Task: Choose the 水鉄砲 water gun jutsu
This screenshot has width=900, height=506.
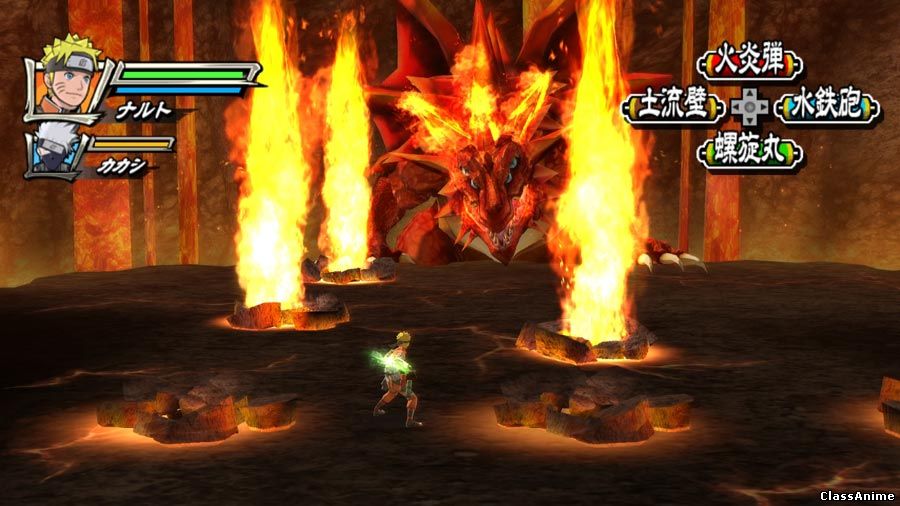Action: click(826, 106)
